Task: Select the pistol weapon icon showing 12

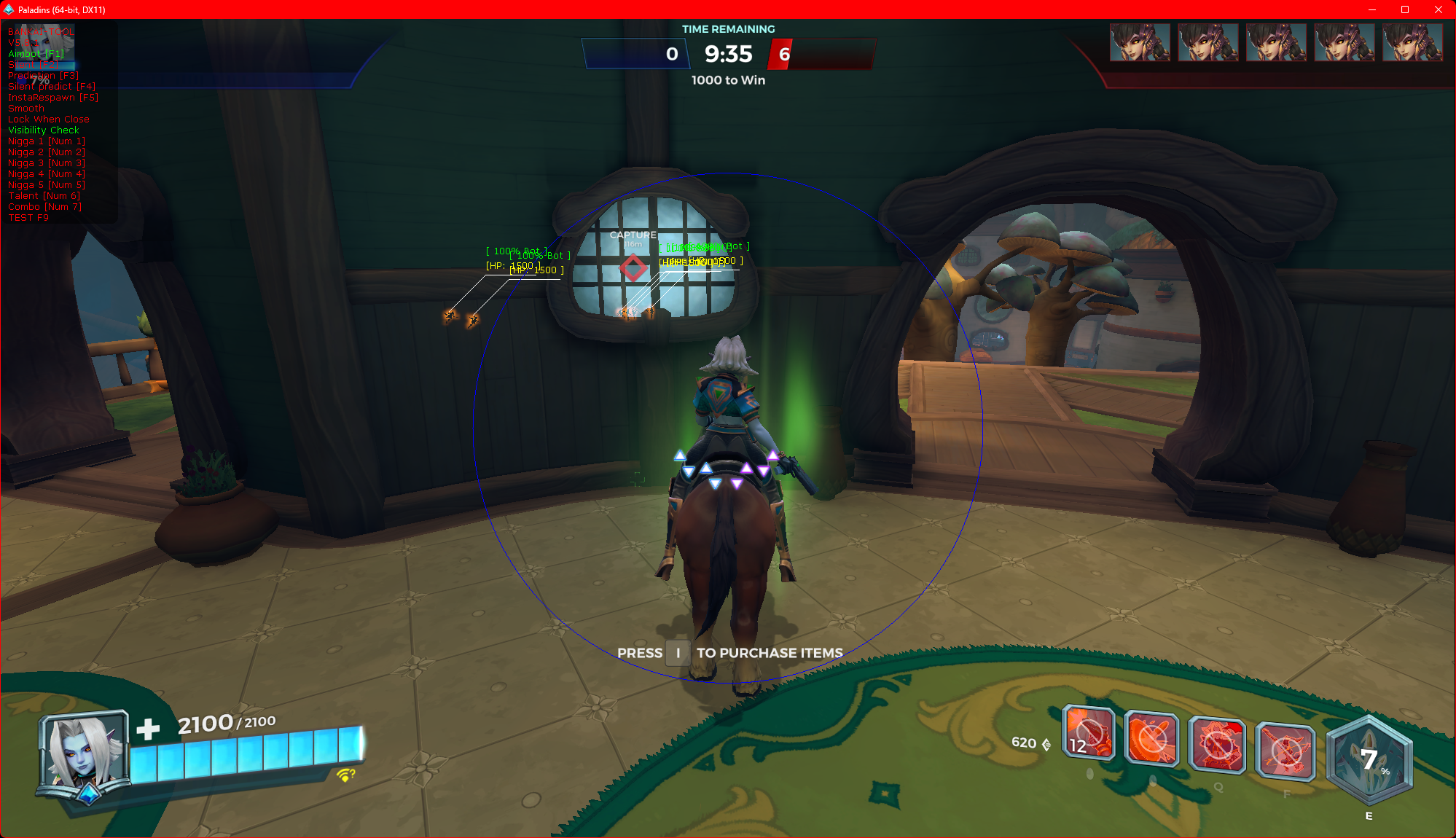Action: (x=1088, y=735)
